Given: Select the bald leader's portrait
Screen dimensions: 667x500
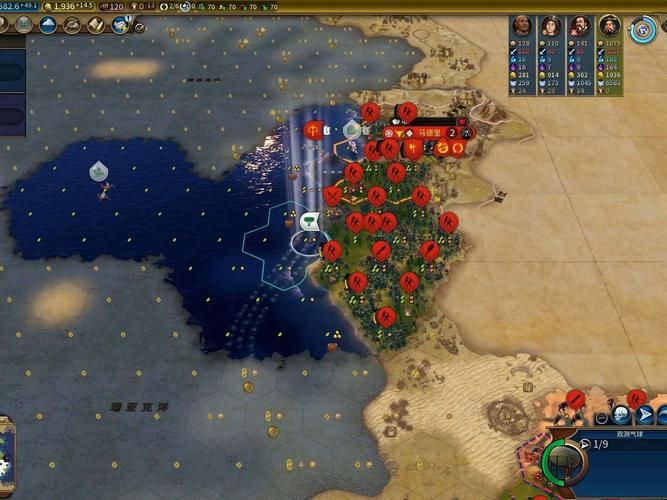Looking at the screenshot, I should (x=521, y=26).
